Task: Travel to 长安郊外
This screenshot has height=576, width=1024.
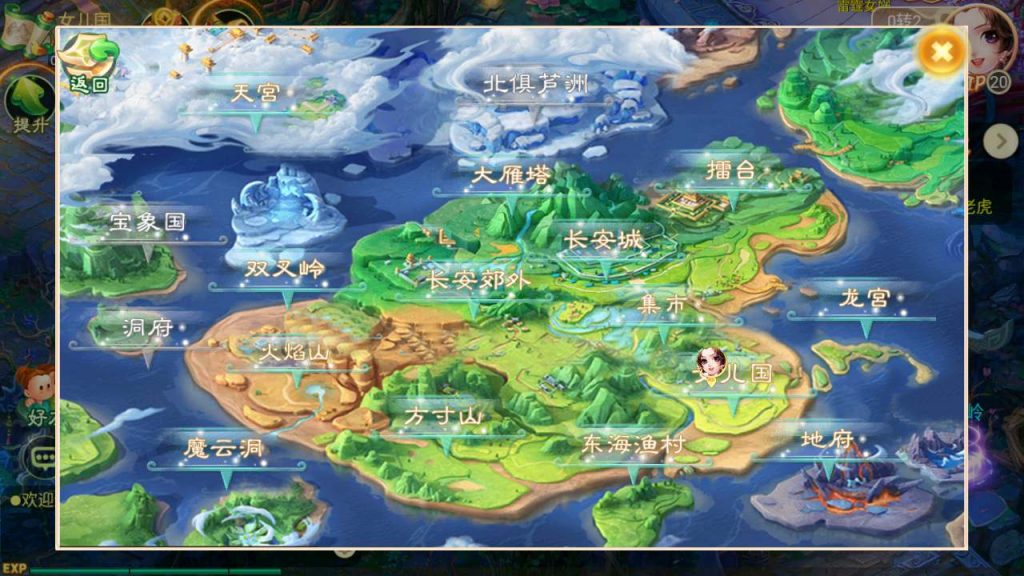Action: (474, 280)
